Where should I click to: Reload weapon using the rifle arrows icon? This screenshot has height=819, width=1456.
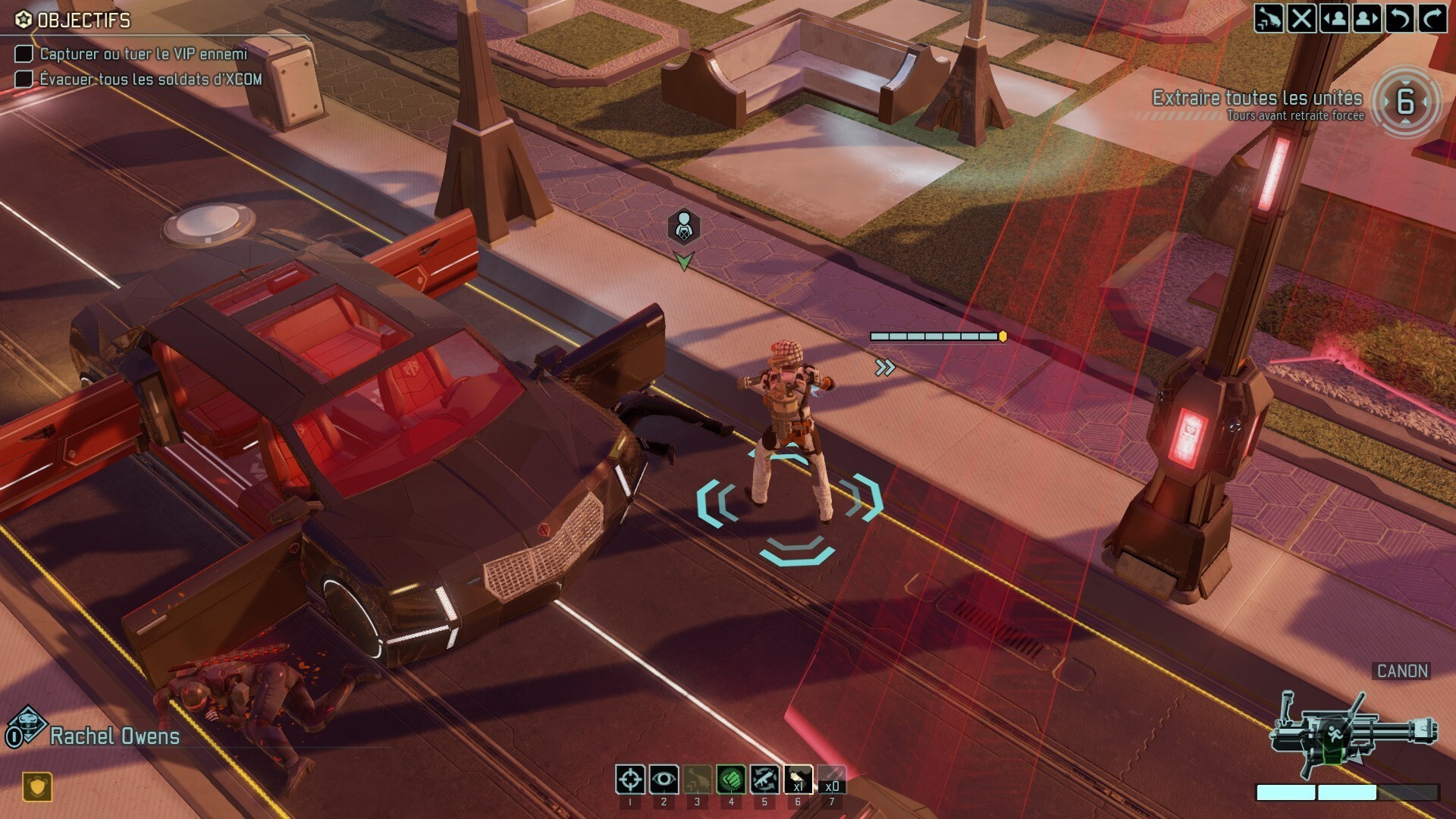[764, 779]
